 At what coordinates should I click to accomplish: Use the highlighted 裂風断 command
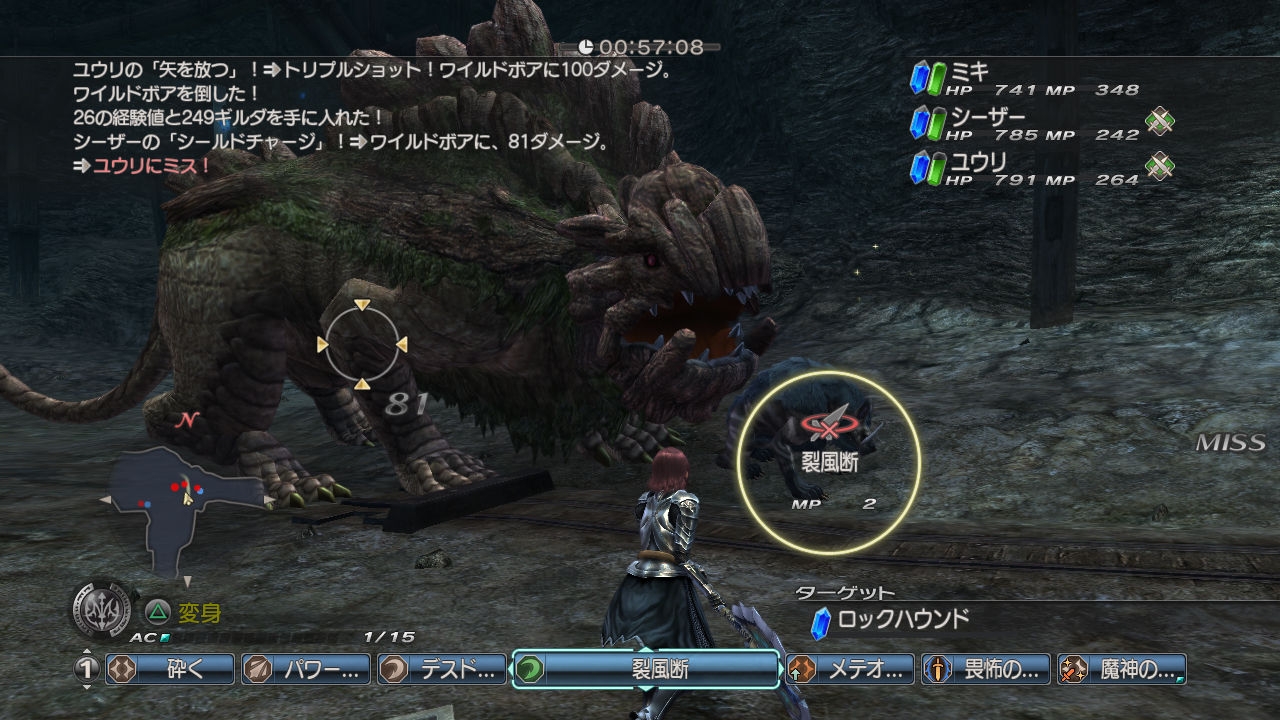[x=646, y=669]
